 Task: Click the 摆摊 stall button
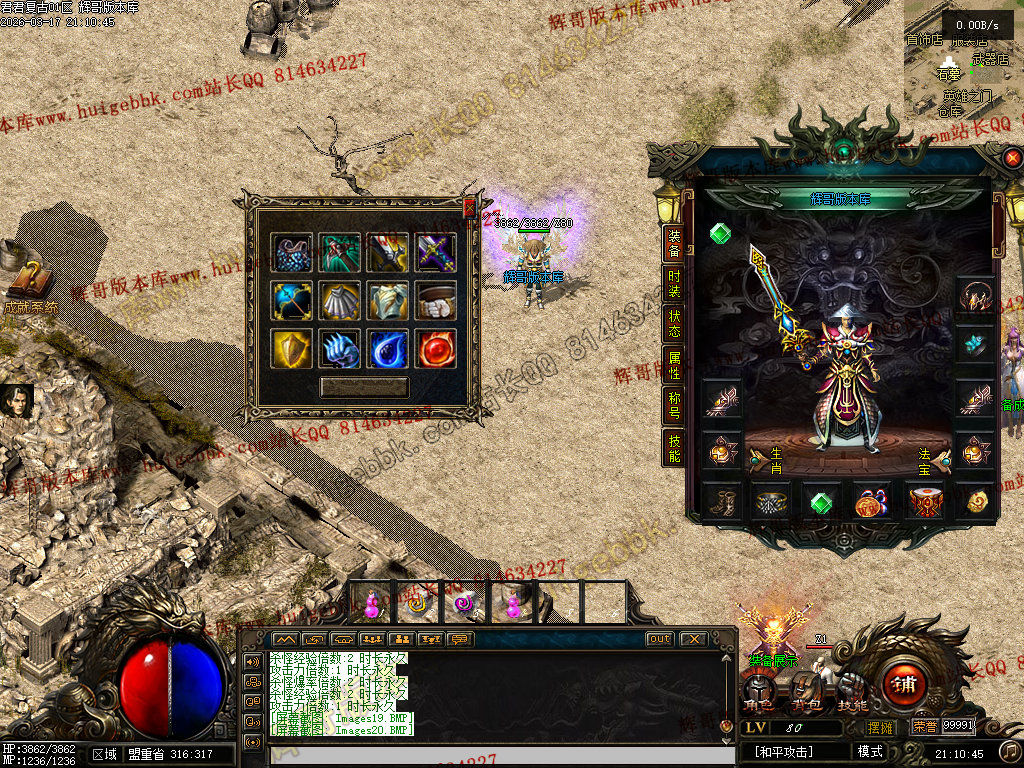click(x=881, y=727)
